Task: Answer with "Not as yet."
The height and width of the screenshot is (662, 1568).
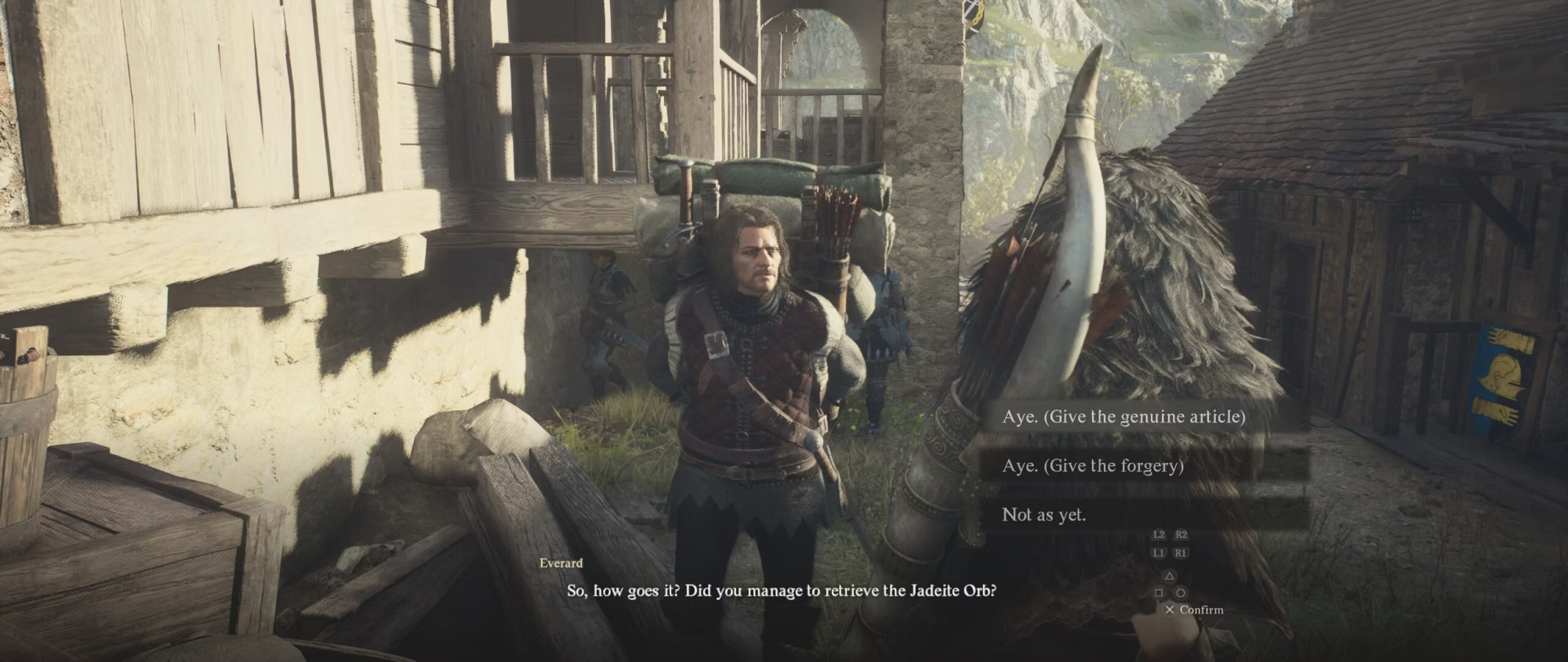Action: (1044, 515)
